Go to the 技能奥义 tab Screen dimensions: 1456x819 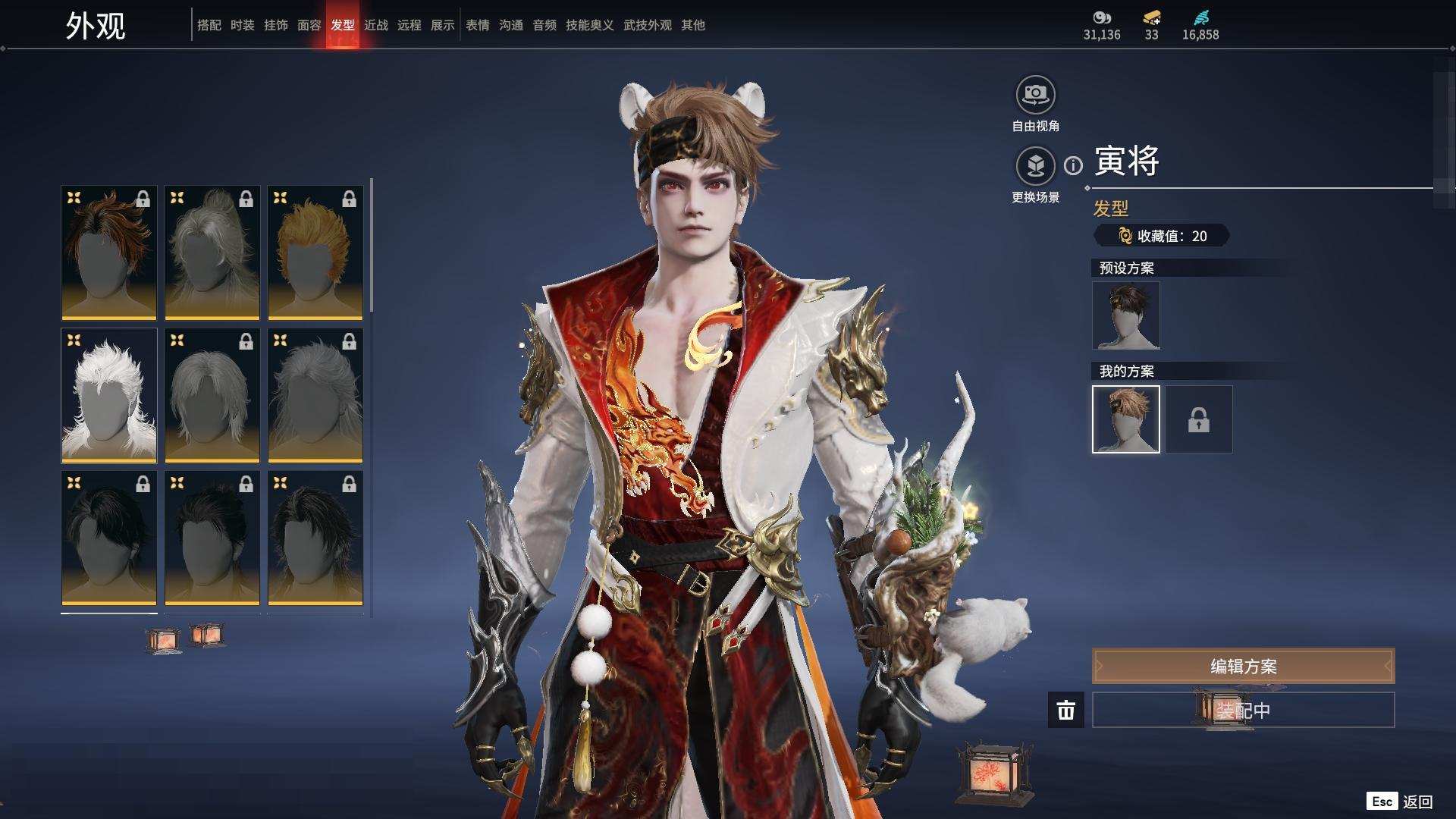click(590, 25)
